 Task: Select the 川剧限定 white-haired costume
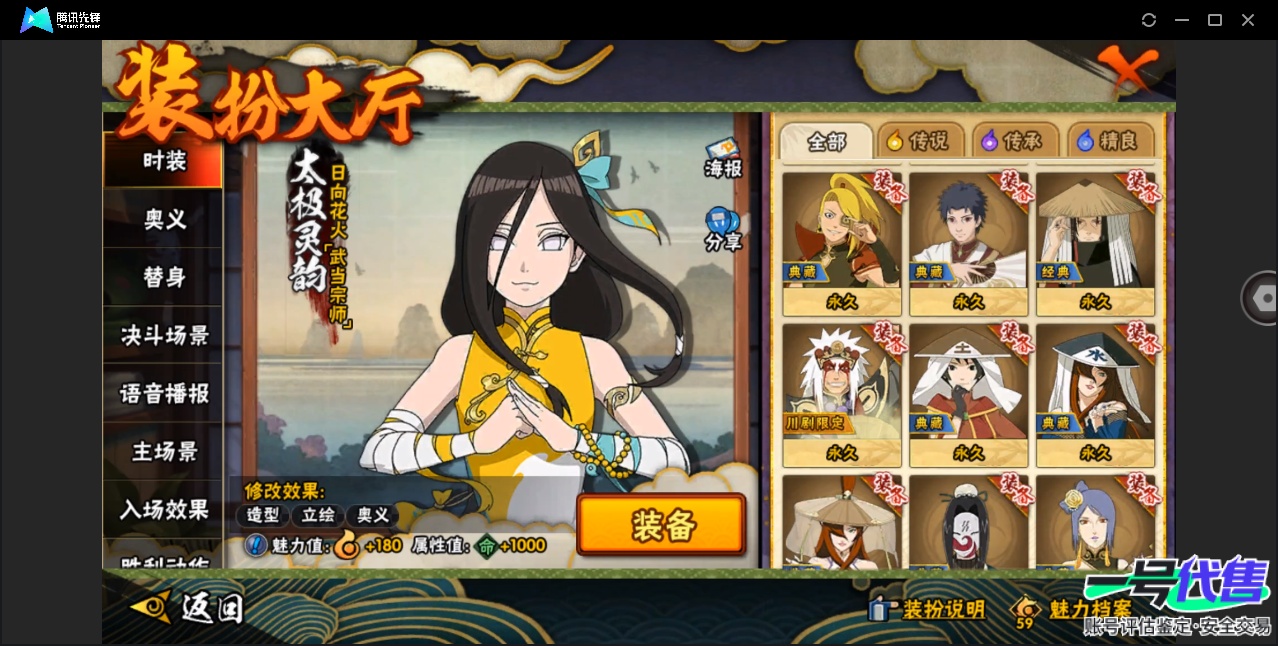(x=842, y=394)
